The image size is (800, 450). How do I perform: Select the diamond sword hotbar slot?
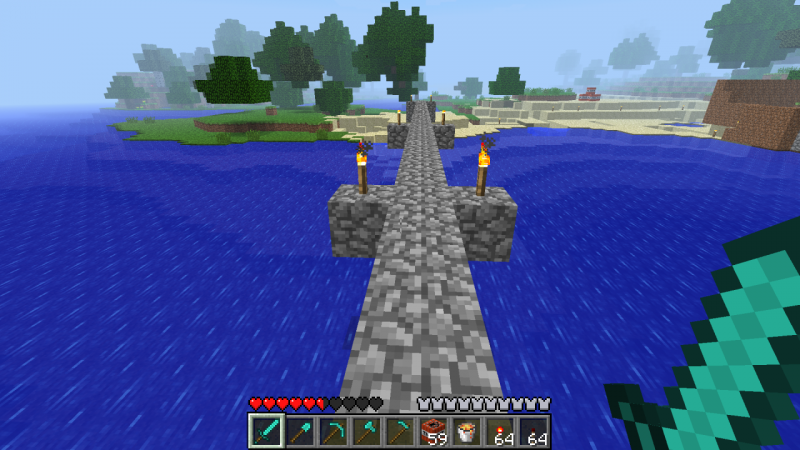tap(265, 432)
